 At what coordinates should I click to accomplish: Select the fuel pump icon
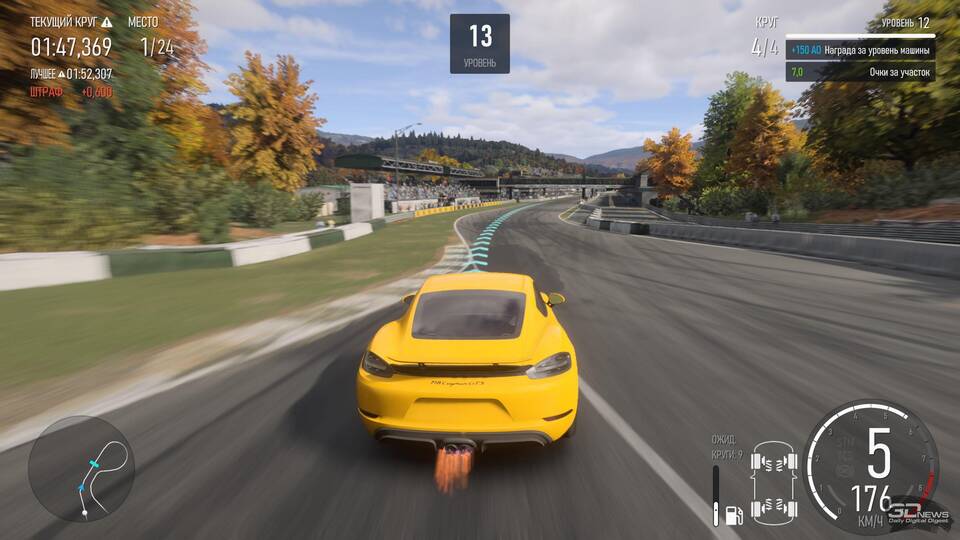tap(733, 514)
